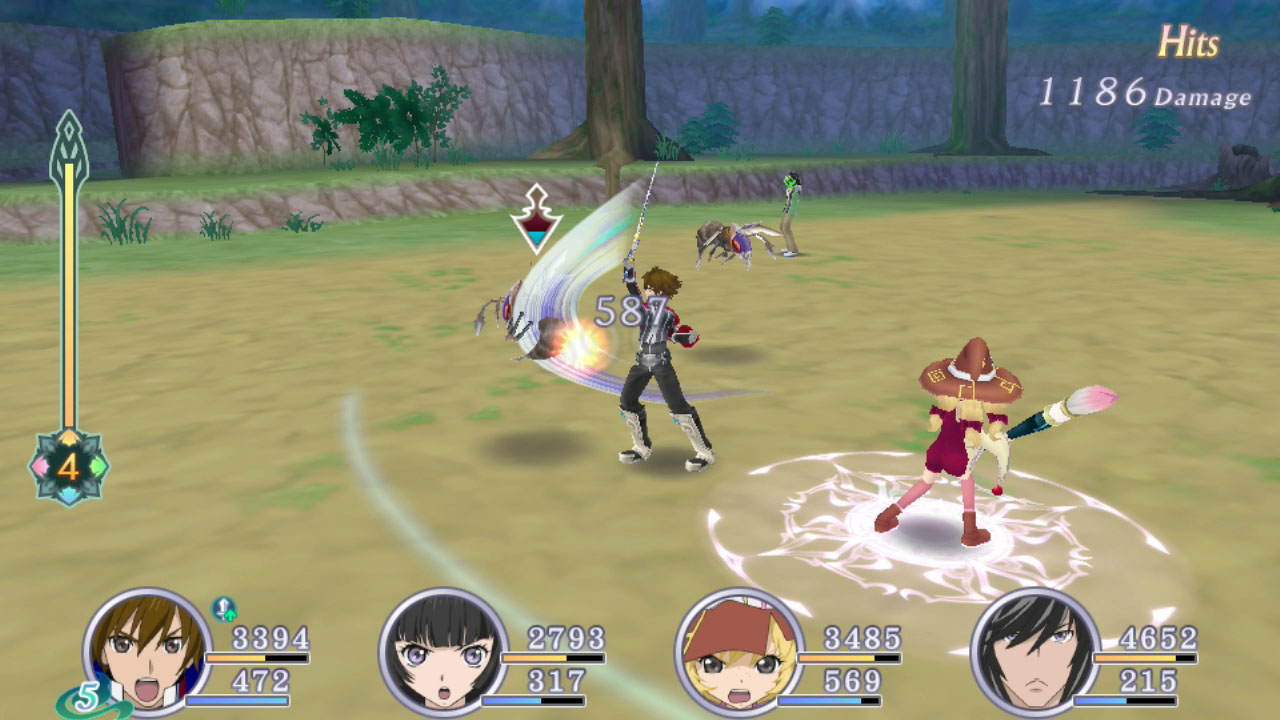The height and width of the screenshot is (720, 1280).
Task: Select the brown-haired swordsman's portrait
Action: (x=147, y=650)
